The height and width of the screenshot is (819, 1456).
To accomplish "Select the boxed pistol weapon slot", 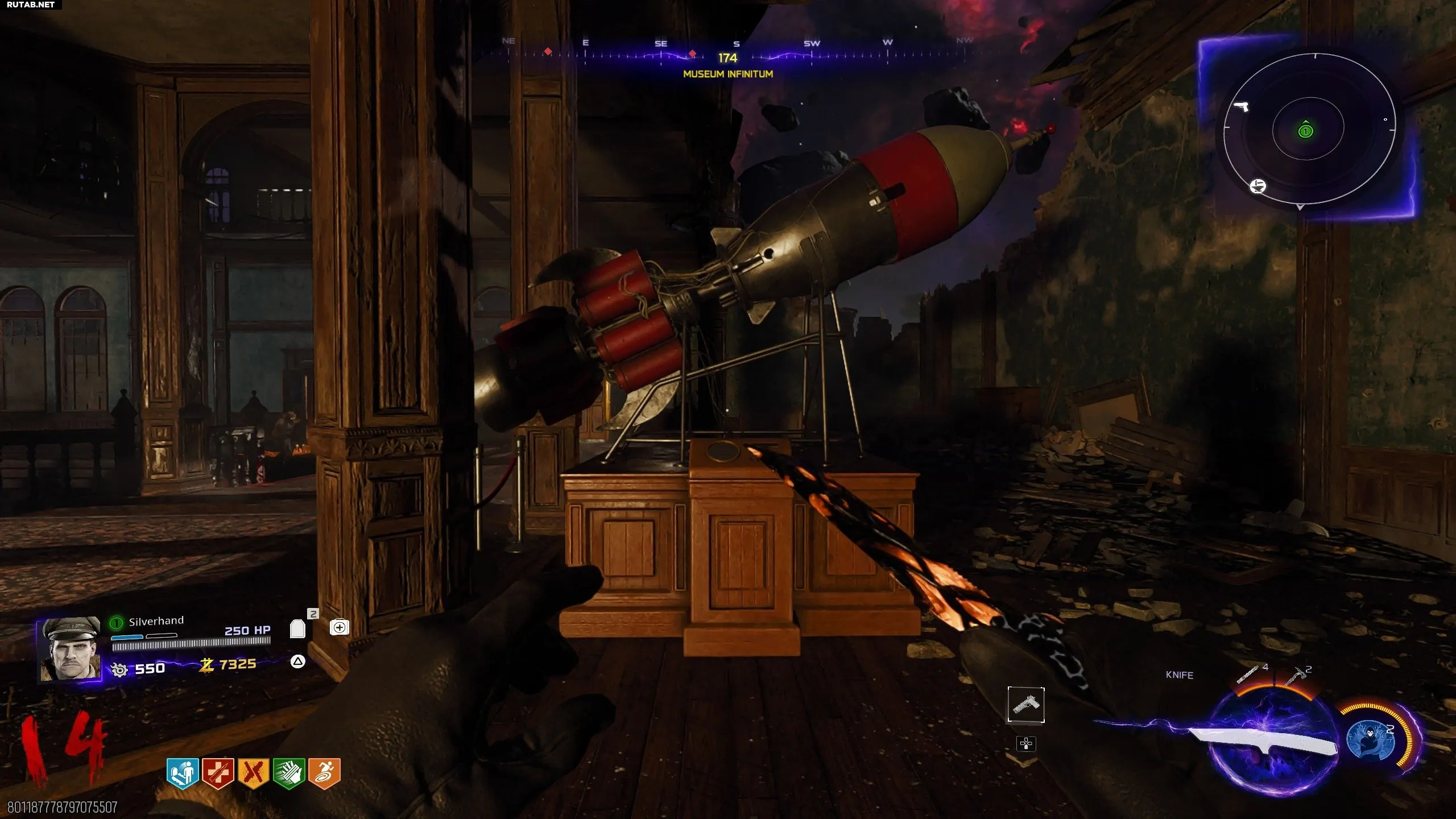I will tap(1026, 705).
